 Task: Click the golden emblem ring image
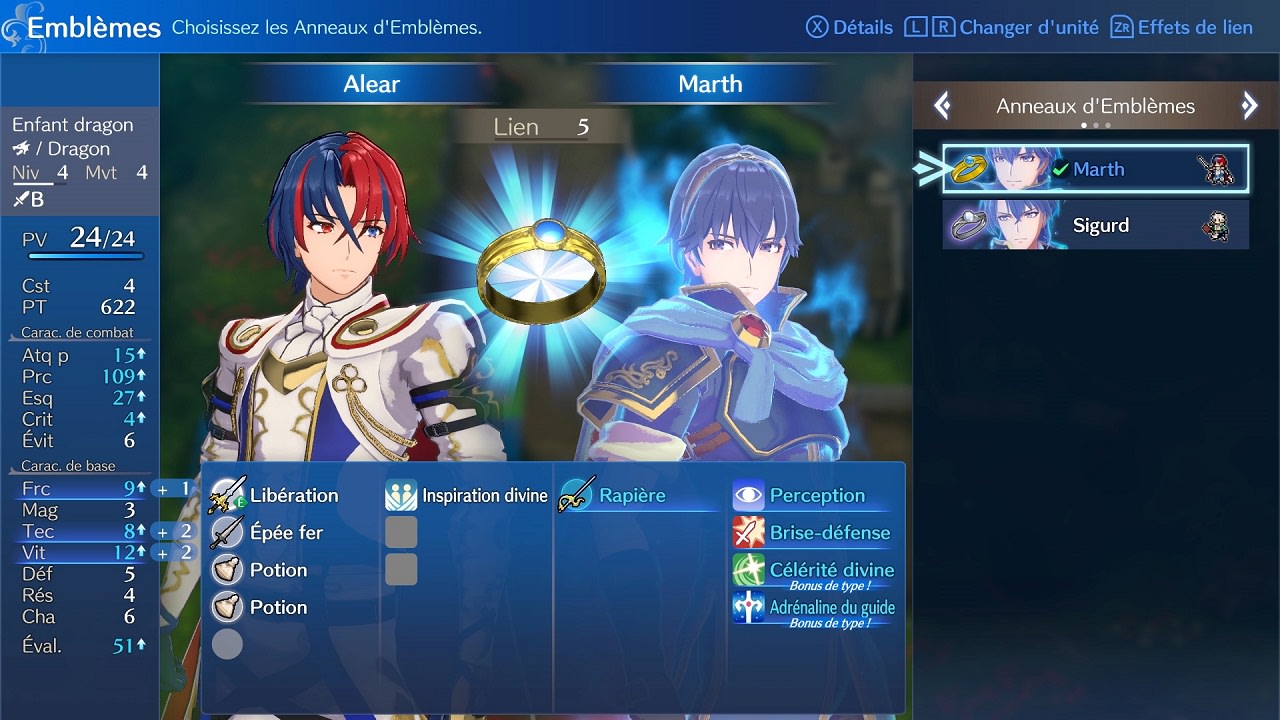(541, 270)
